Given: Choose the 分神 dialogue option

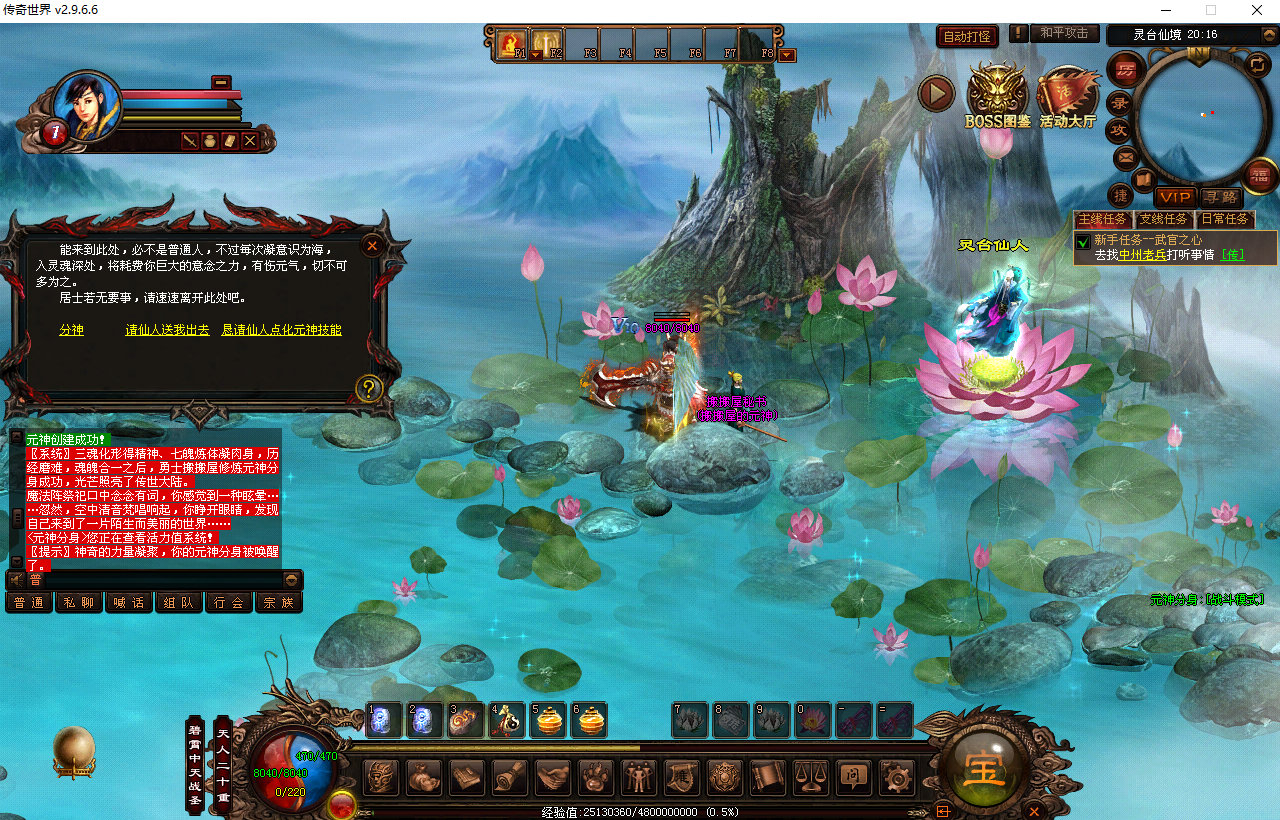Looking at the screenshot, I should (72, 330).
